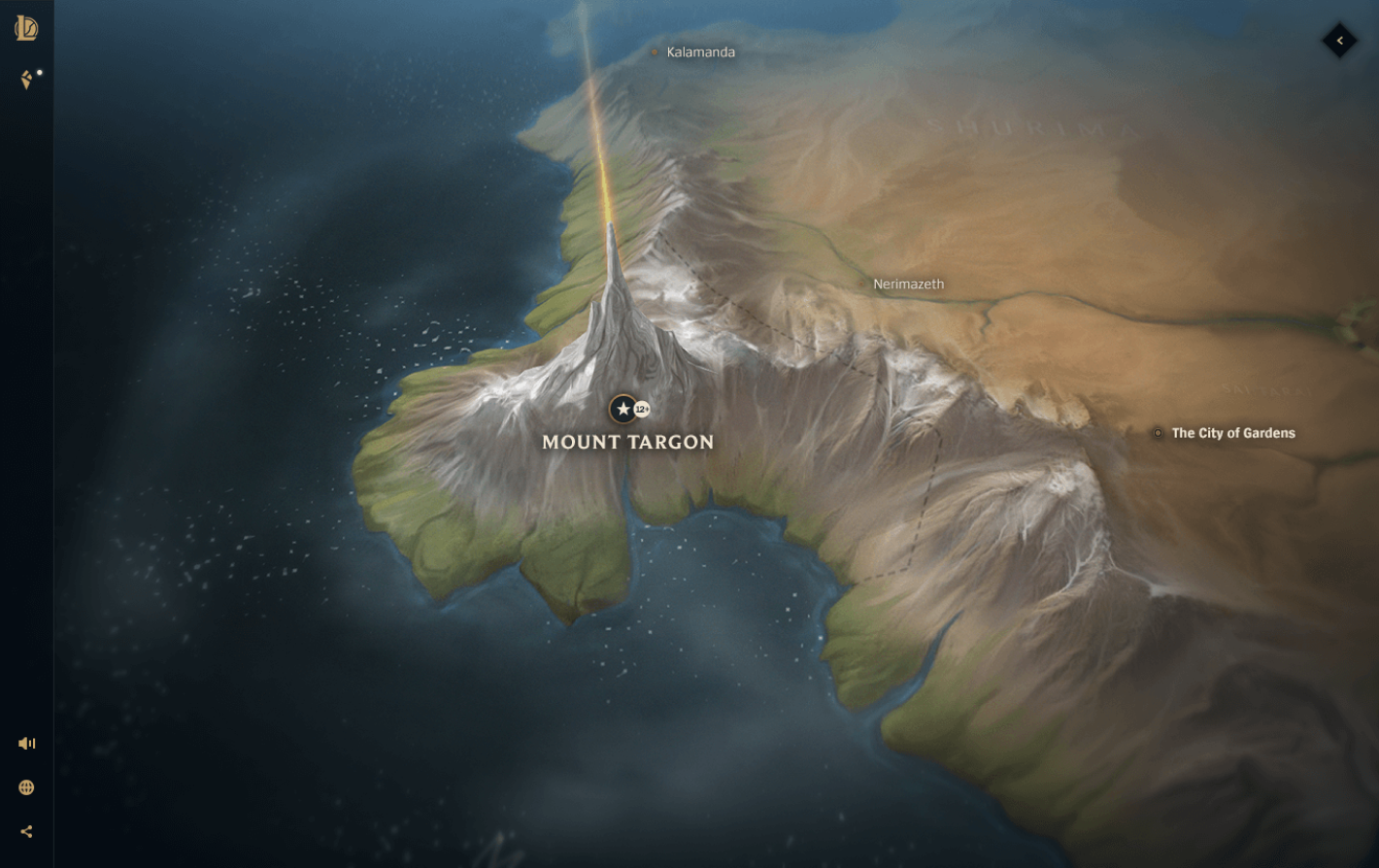Click the speaker sound icon
1379x868 pixels.
(x=26, y=743)
